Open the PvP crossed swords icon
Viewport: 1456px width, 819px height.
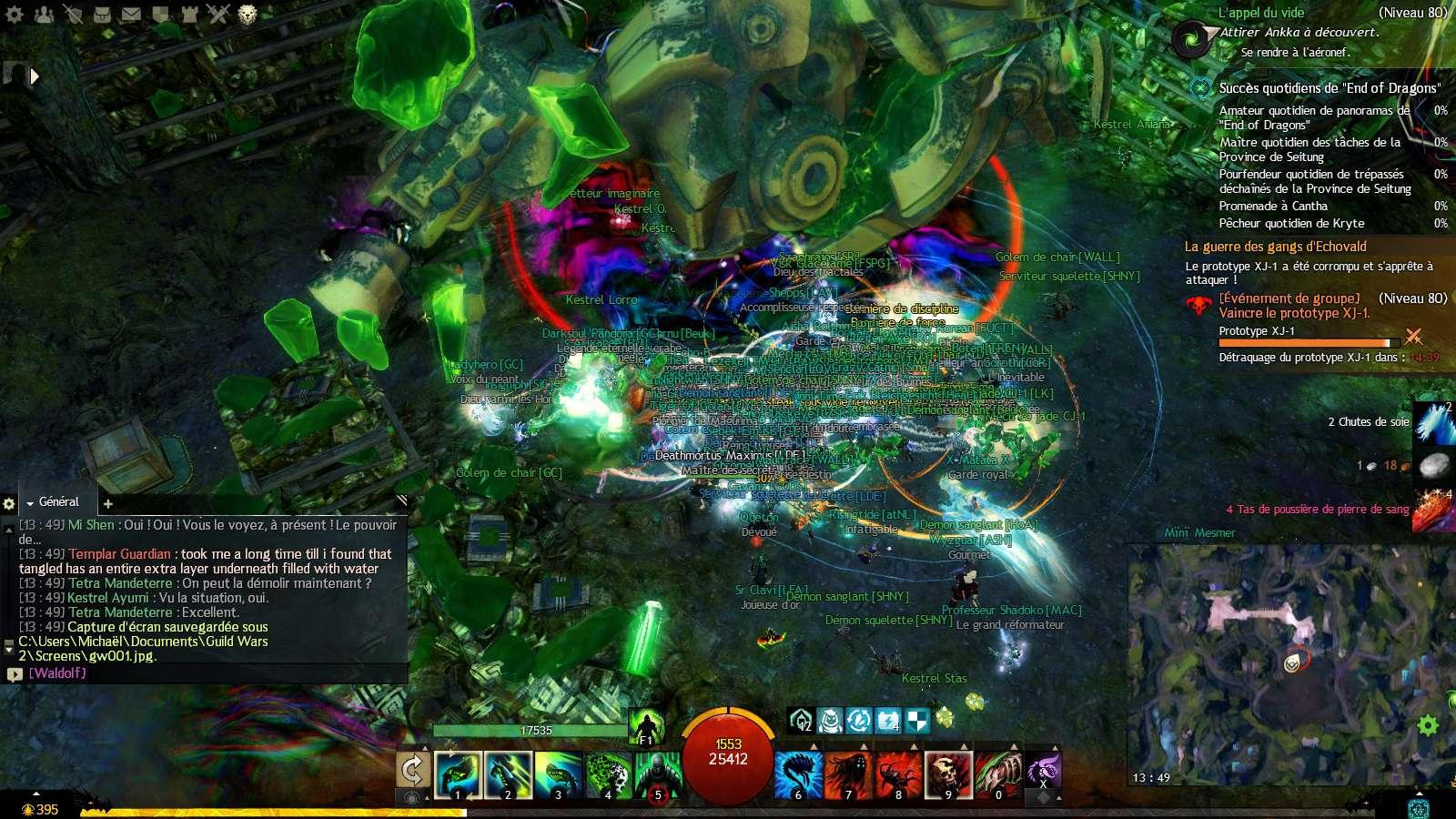[x=218, y=14]
